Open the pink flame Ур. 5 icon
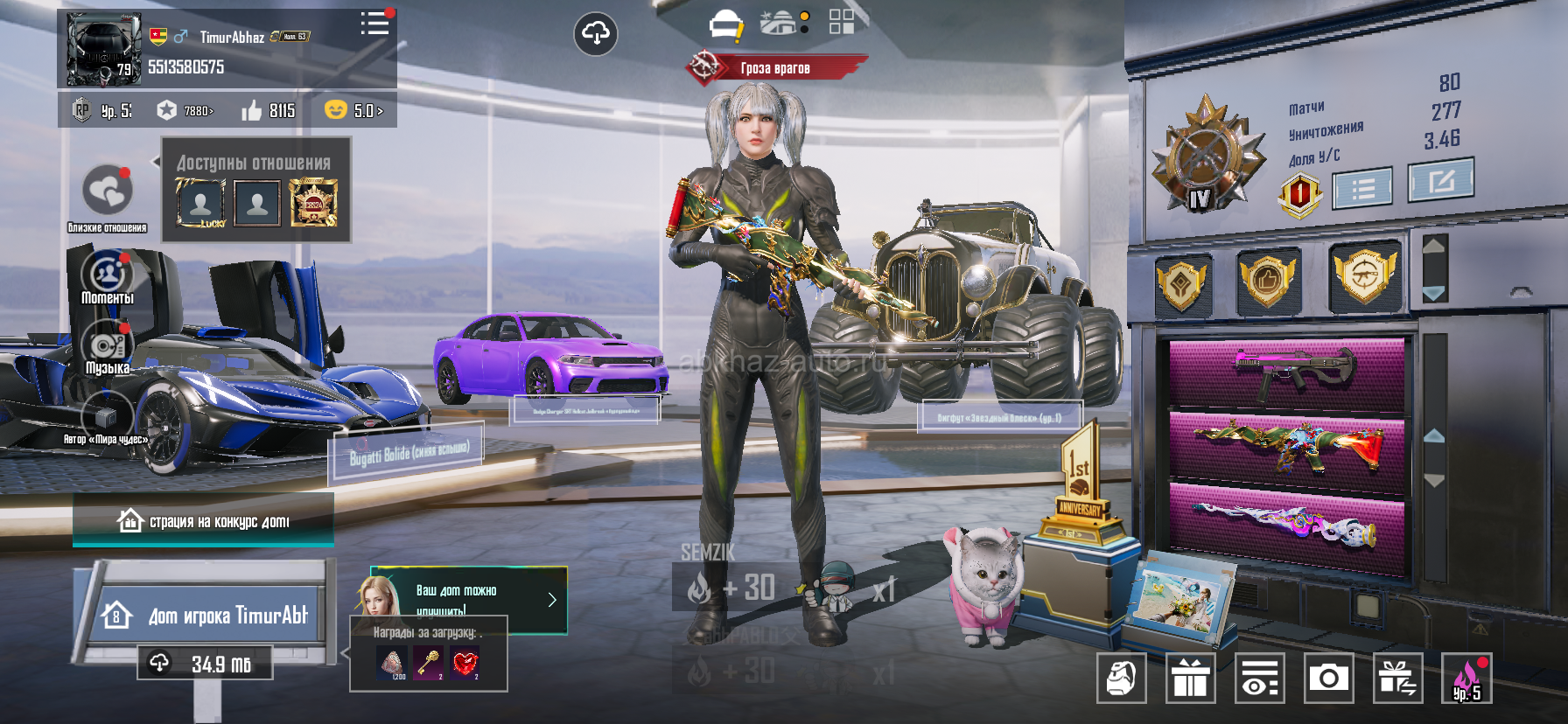 1466,678
